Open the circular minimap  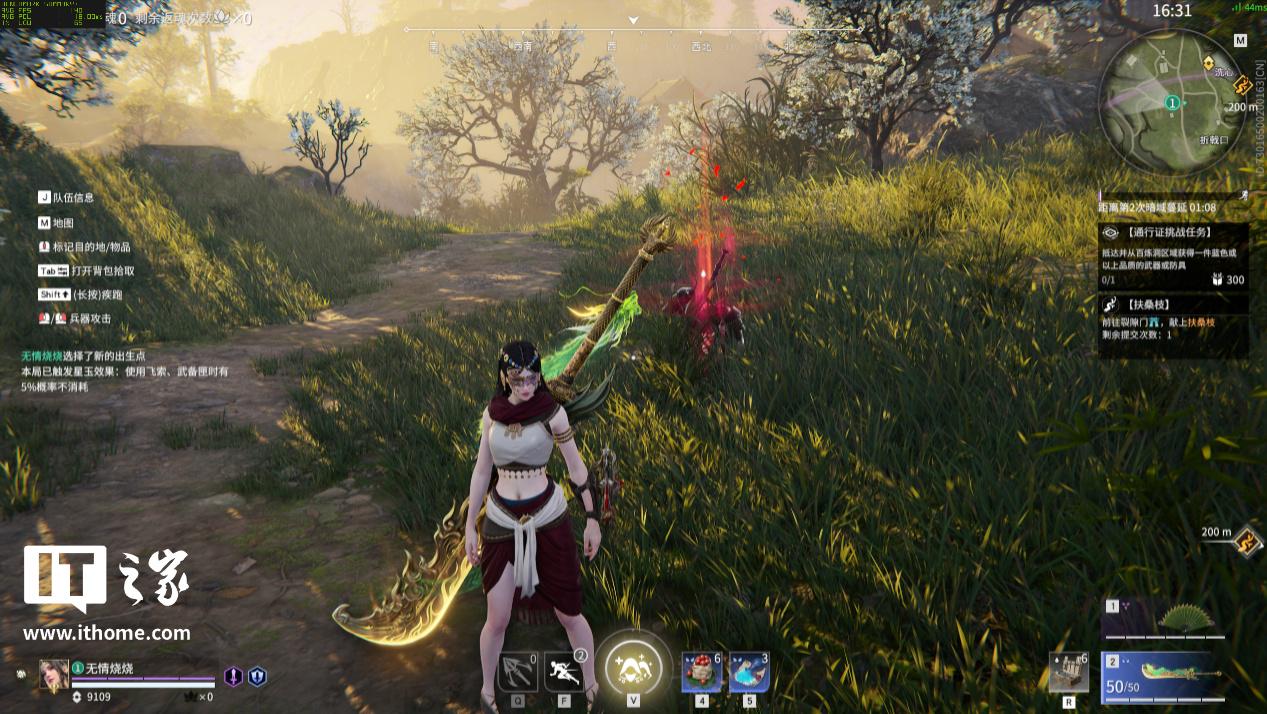click(x=1172, y=101)
